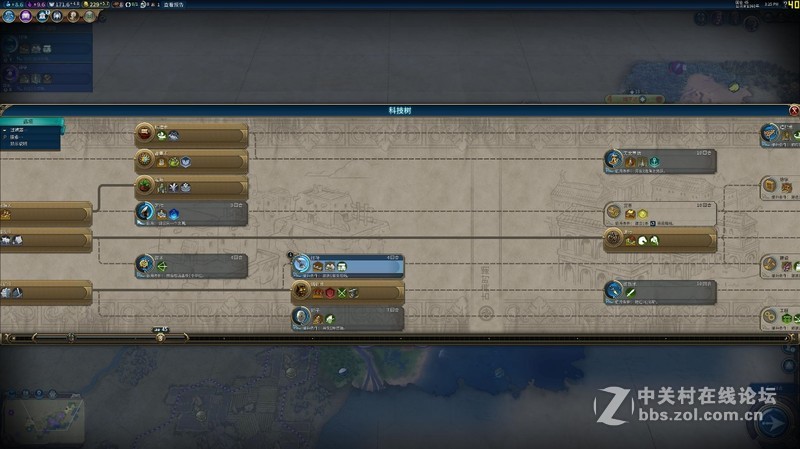
Task: Select the Animal Husbandry technology node
Action: tap(45, 240)
